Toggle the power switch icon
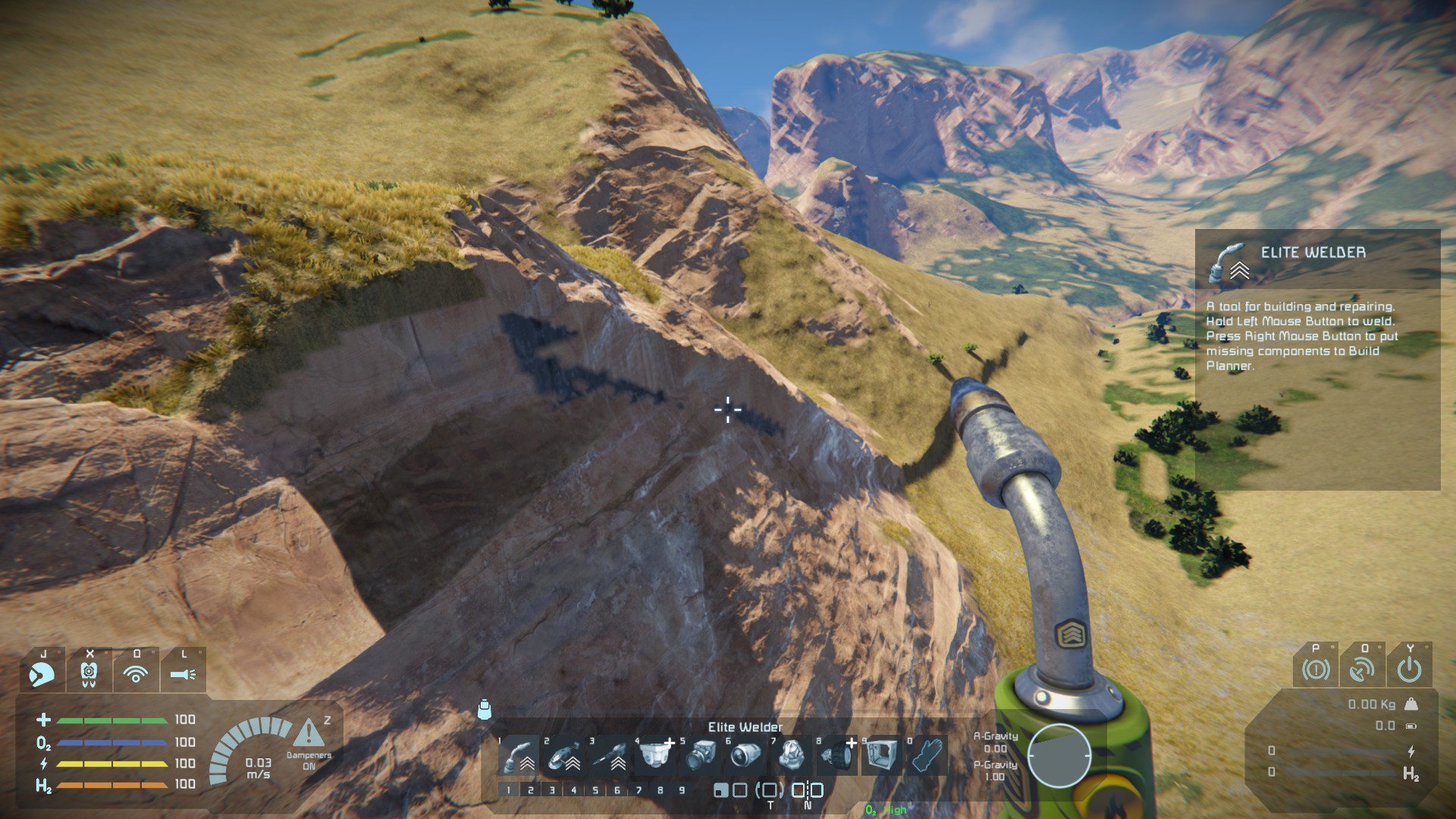 (x=1409, y=670)
